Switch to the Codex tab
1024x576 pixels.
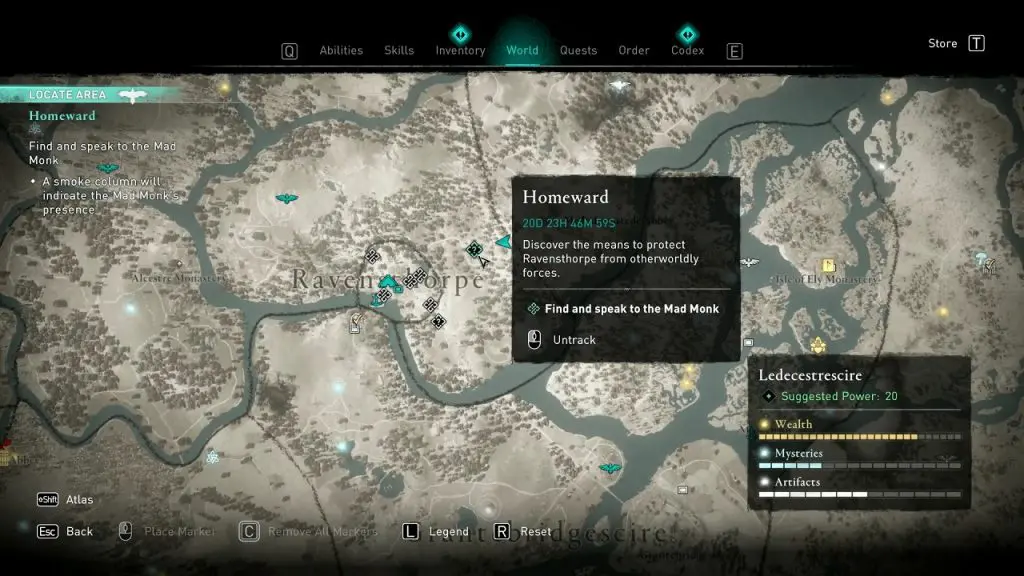[x=687, y=51]
